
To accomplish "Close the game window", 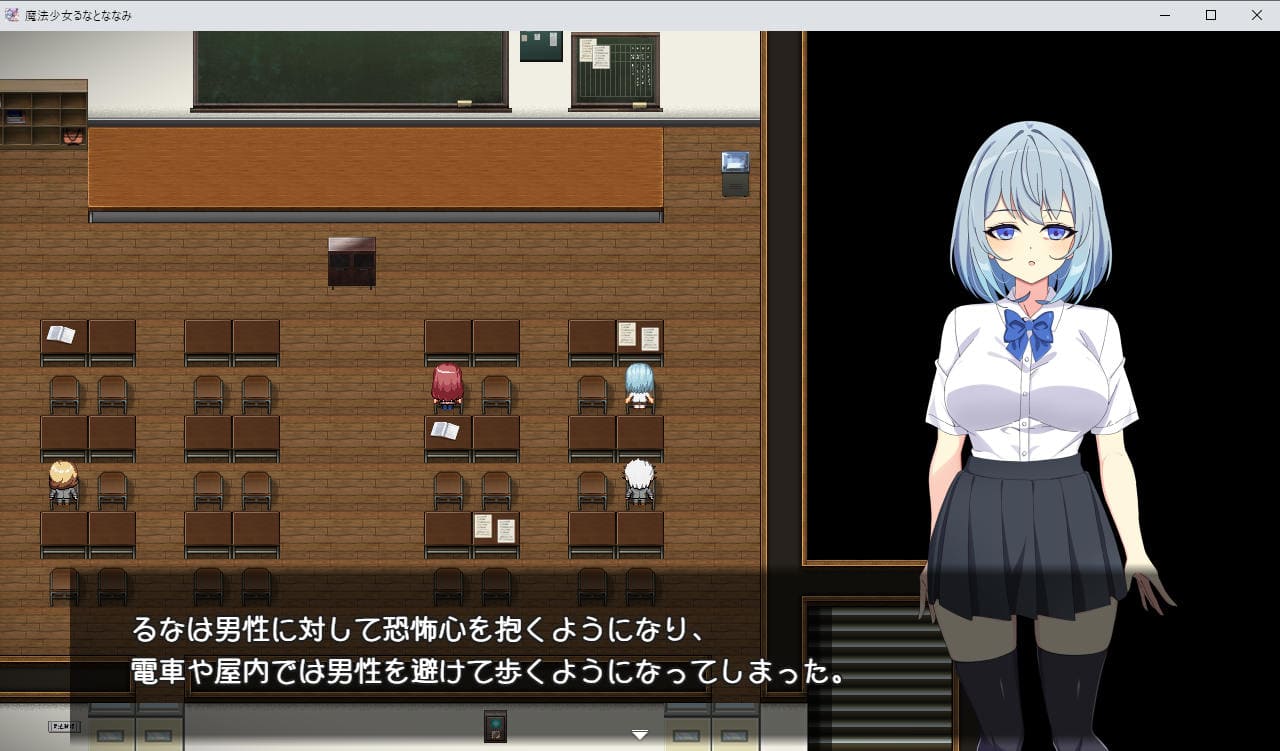I will pyautogui.click(x=1257, y=15).
